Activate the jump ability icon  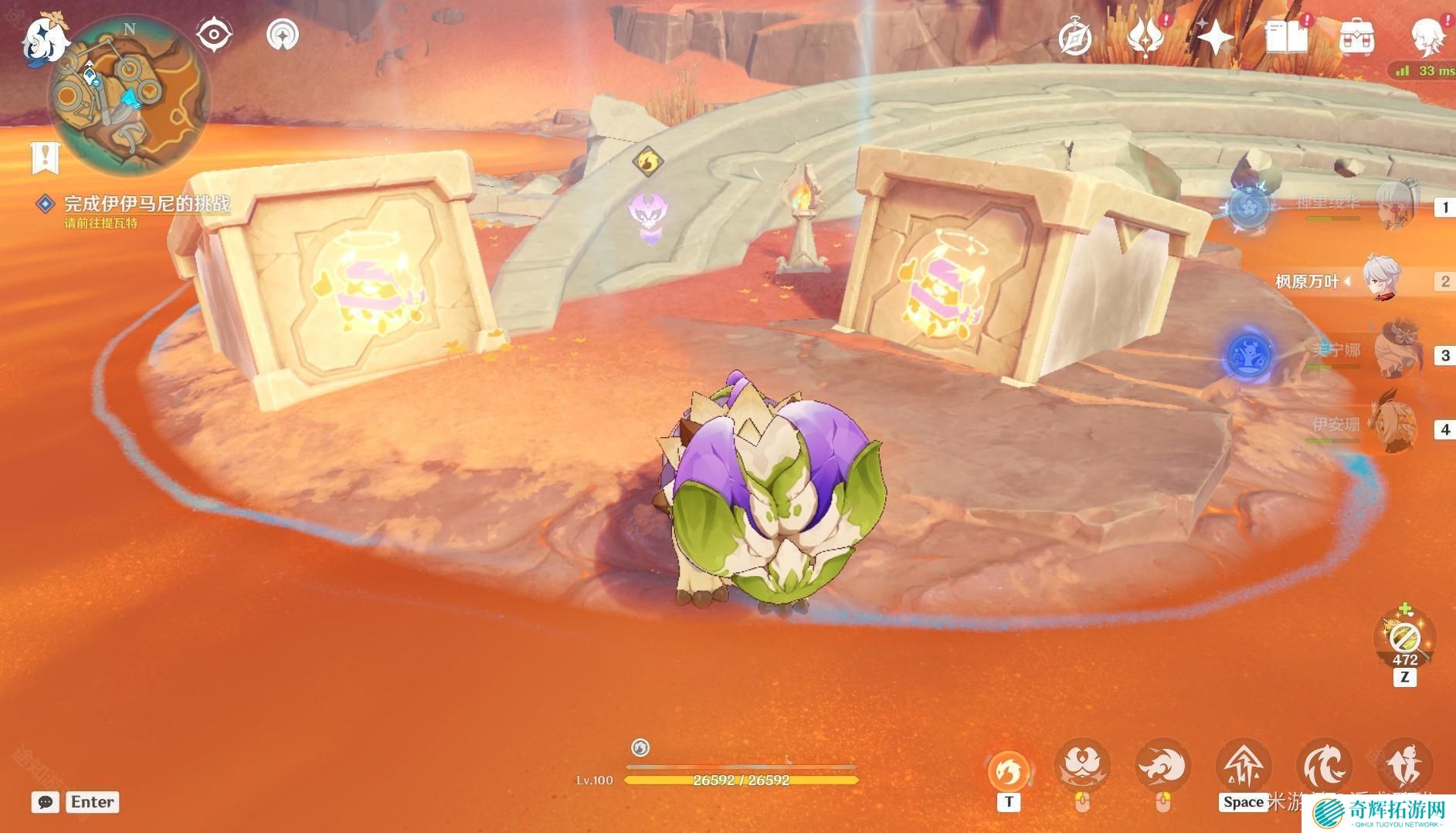pyautogui.click(x=1244, y=767)
